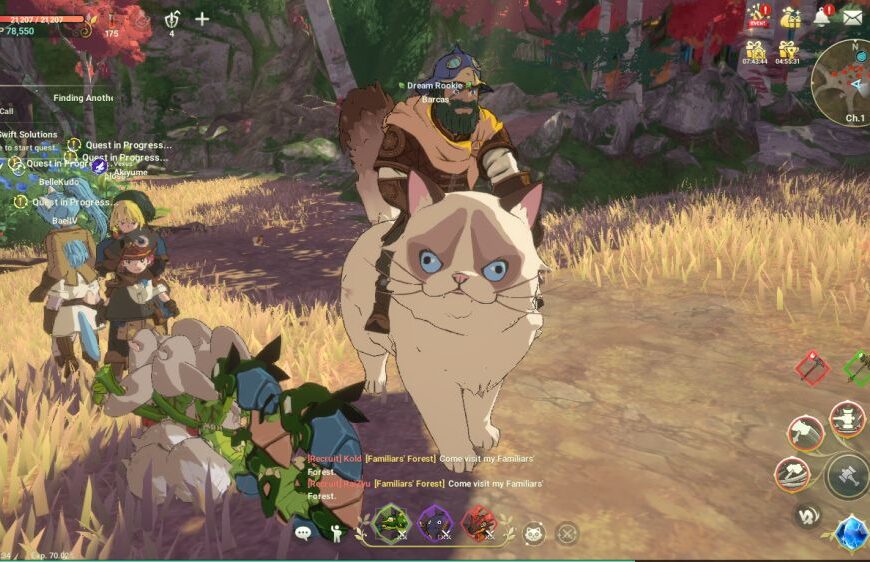Claim the timed gift box showing 07:43:44
The height and width of the screenshot is (562, 870).
[x=756, y=51]
